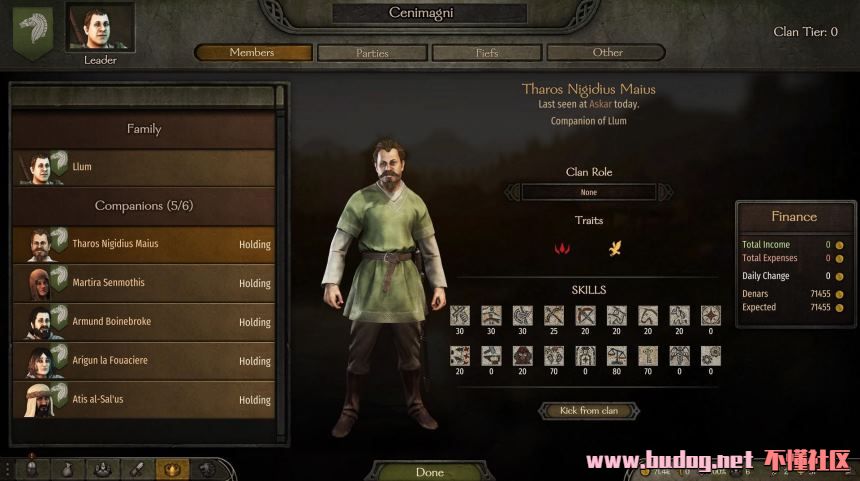Screen dimensions: 860x481
Task: Open the inventory pouch icon in the bottom bar
Action: [x=67, y=469]
